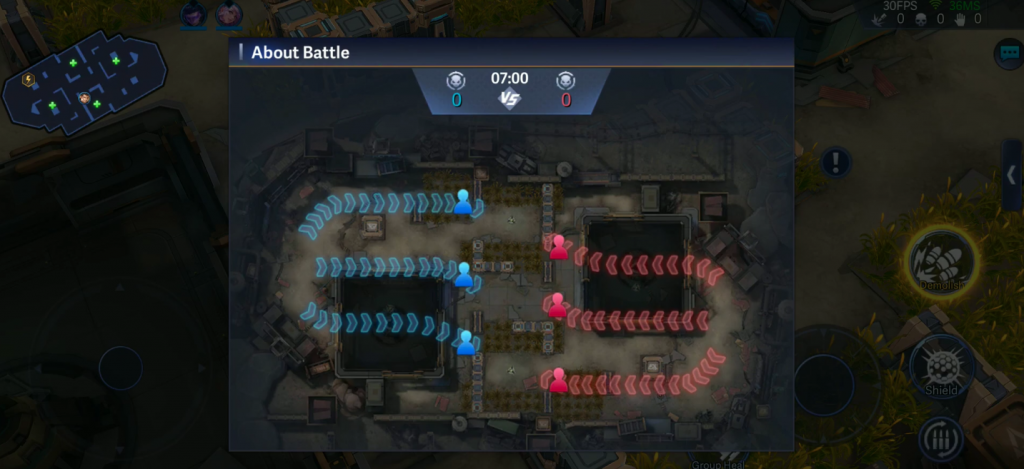Activate the Shield ability

tap(941, 365)
